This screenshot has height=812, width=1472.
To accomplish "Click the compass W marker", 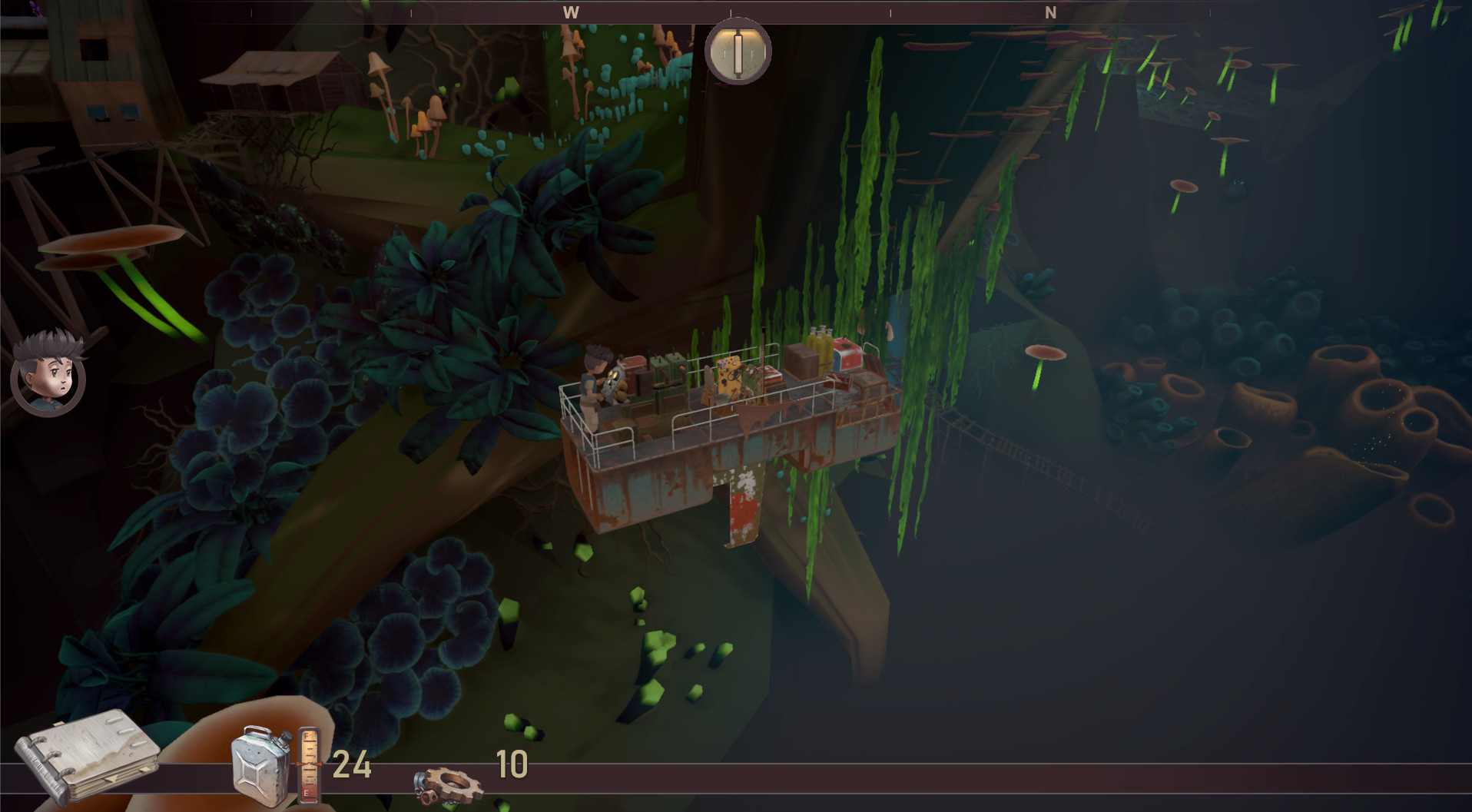I will 569,12.
